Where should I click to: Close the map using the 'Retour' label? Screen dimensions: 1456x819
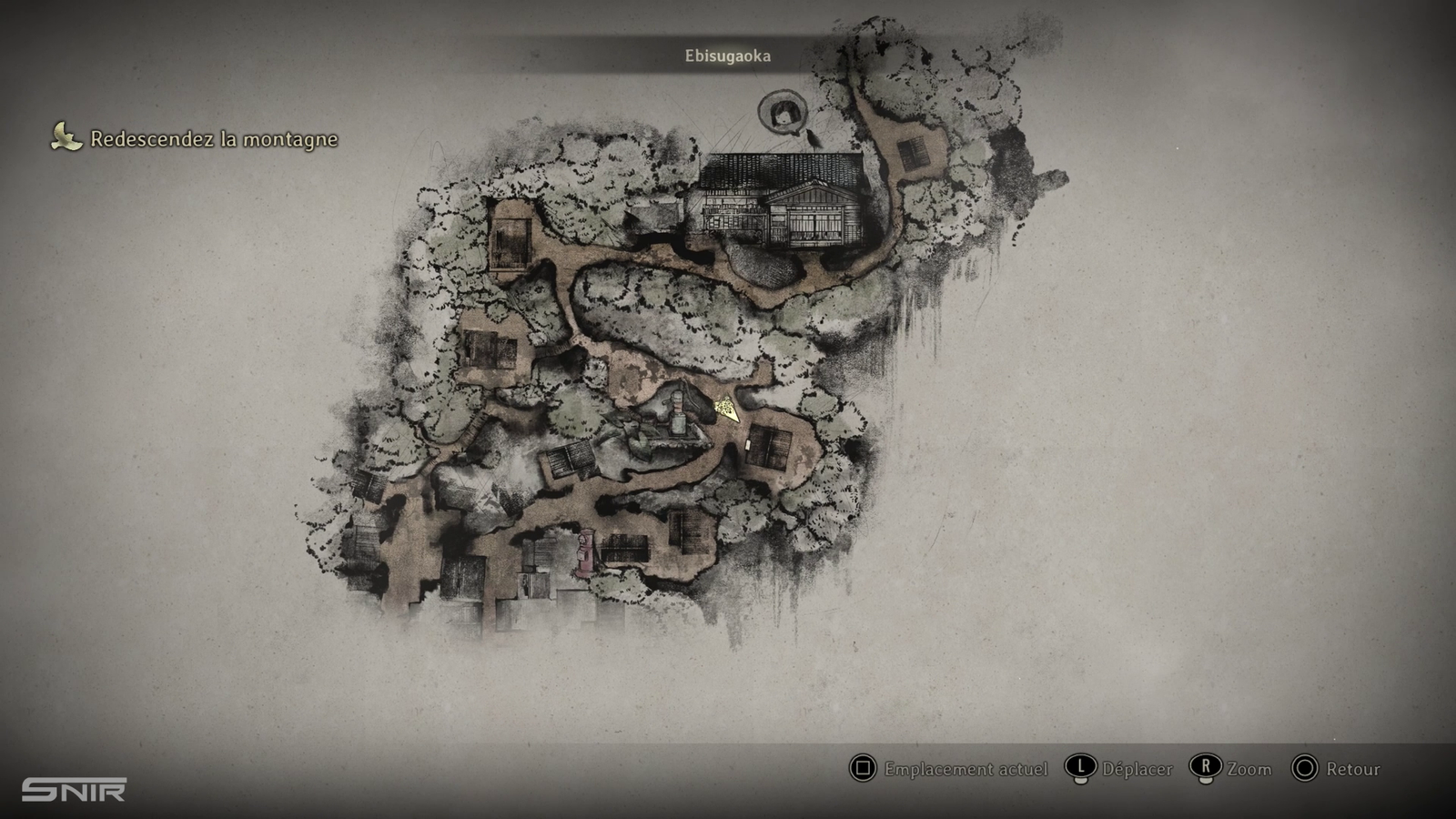(x=1352, y=769)
